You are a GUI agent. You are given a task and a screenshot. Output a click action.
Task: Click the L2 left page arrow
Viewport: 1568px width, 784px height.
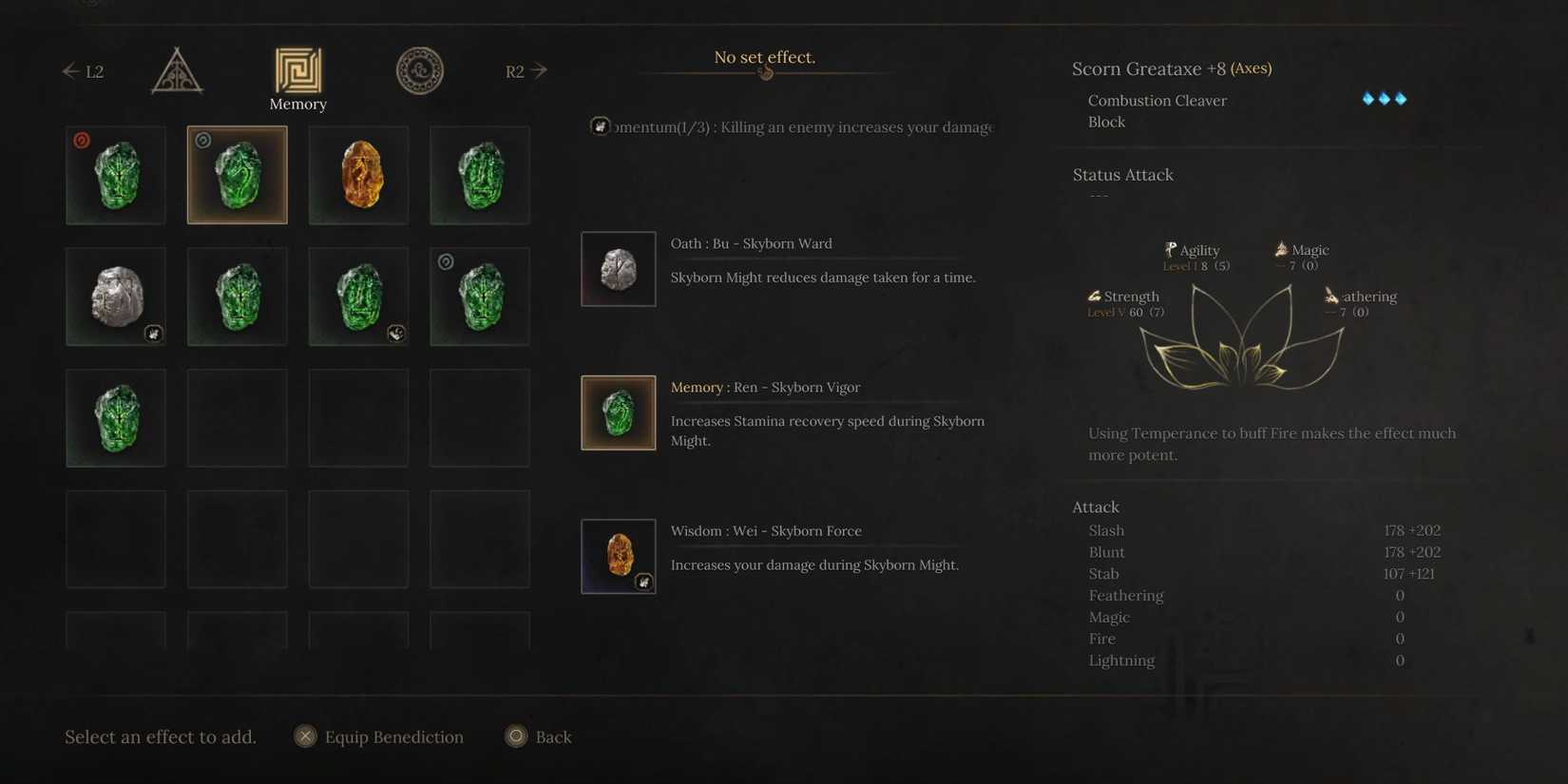coord(83,70)
